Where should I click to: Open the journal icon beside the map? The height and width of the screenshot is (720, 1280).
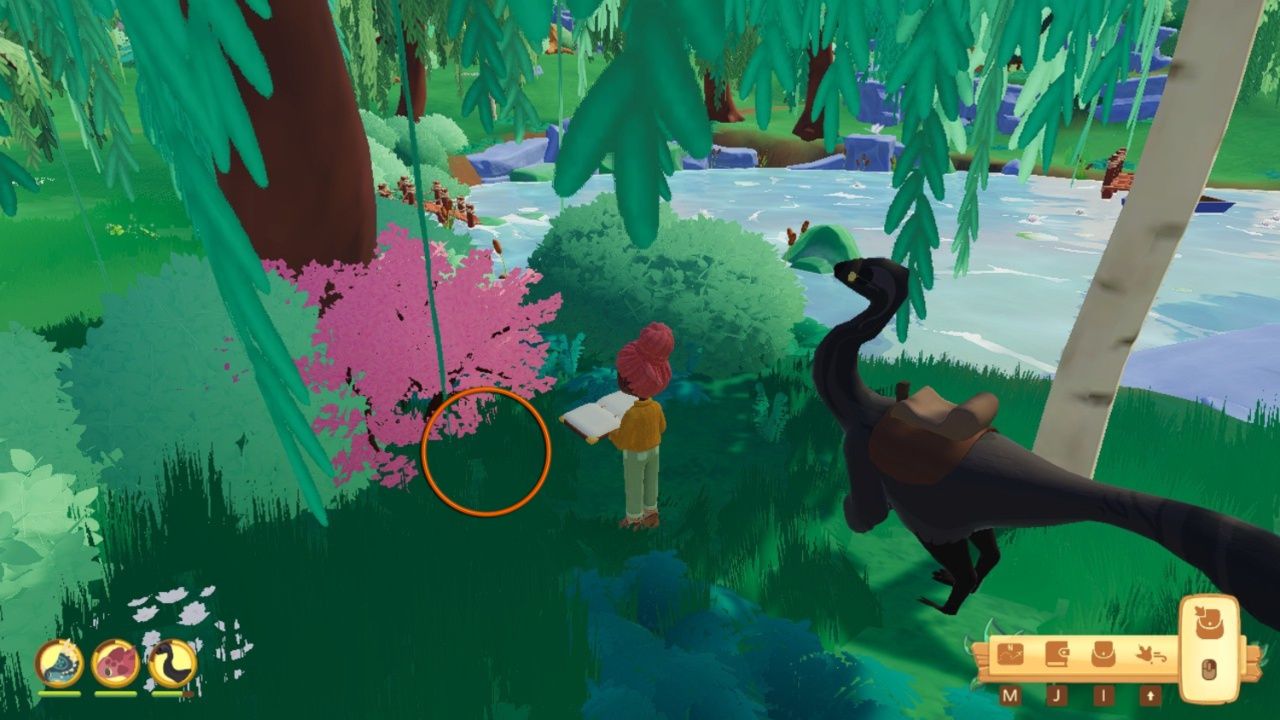click(1056, 653)
